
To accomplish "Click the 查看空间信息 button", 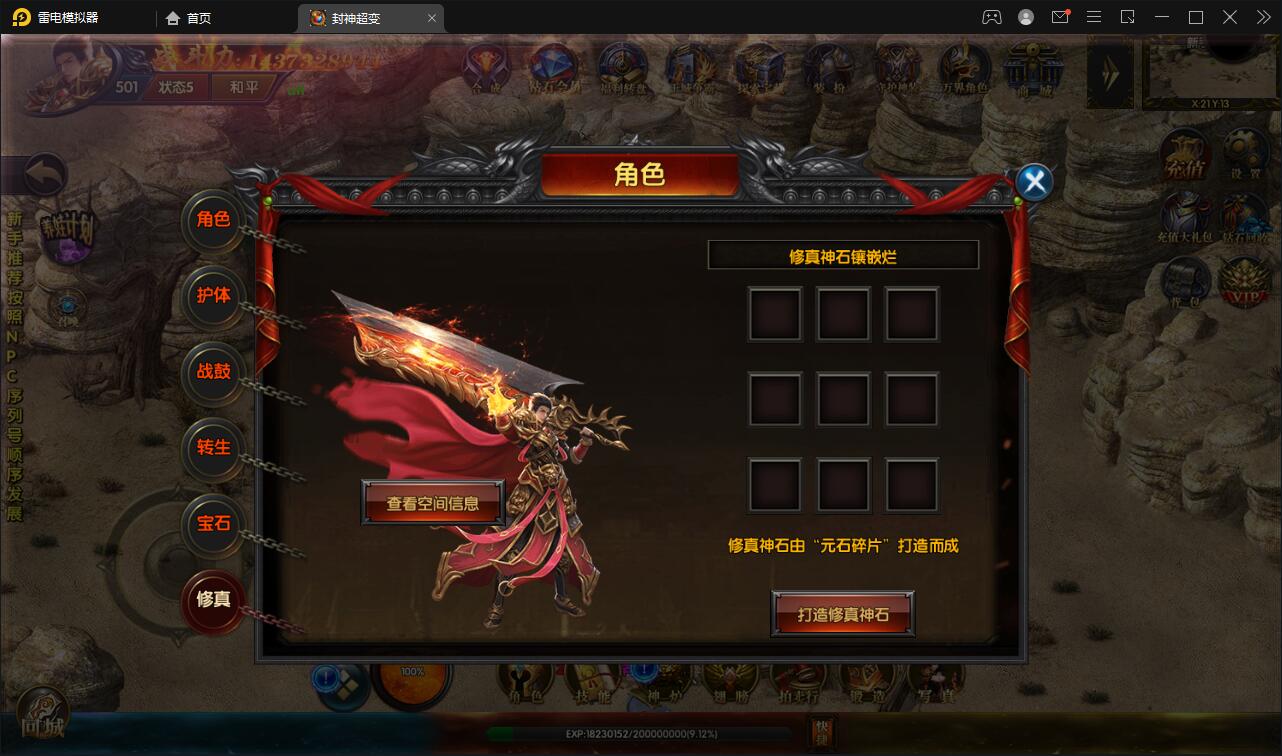I will pyautogui.click(x=432, y=503).
